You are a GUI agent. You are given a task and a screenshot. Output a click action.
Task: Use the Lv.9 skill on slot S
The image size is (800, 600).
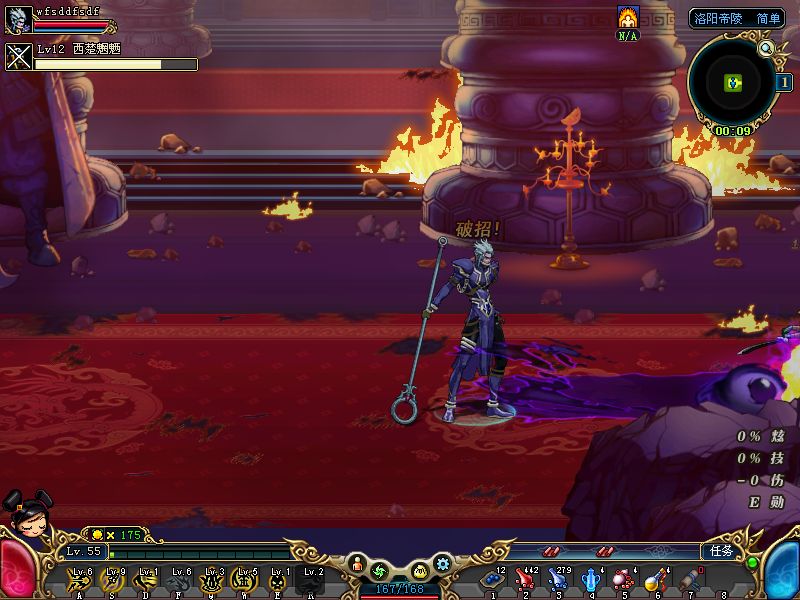click(x=113, y=579)
